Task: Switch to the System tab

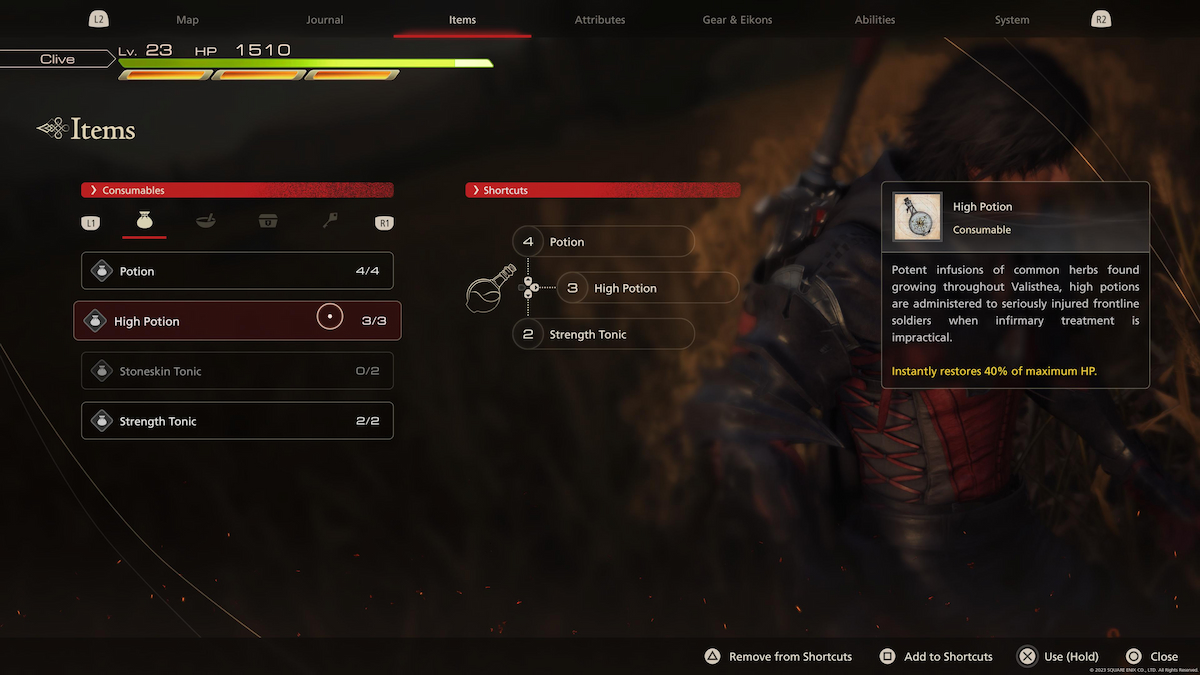Action: pos(1012,20)
